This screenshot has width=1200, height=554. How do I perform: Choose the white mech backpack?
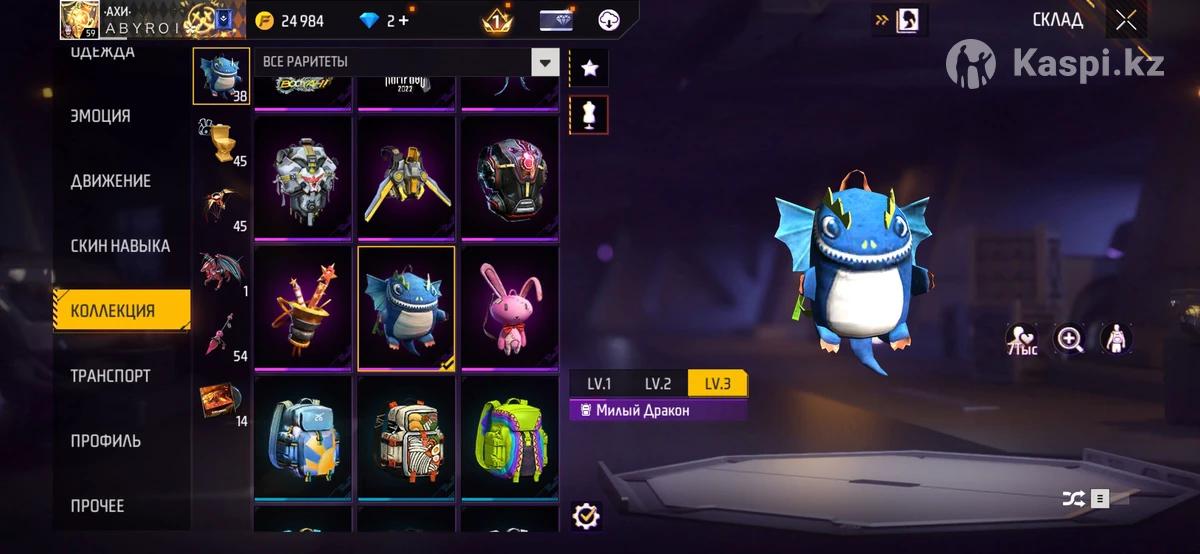(x=303, y=177)
